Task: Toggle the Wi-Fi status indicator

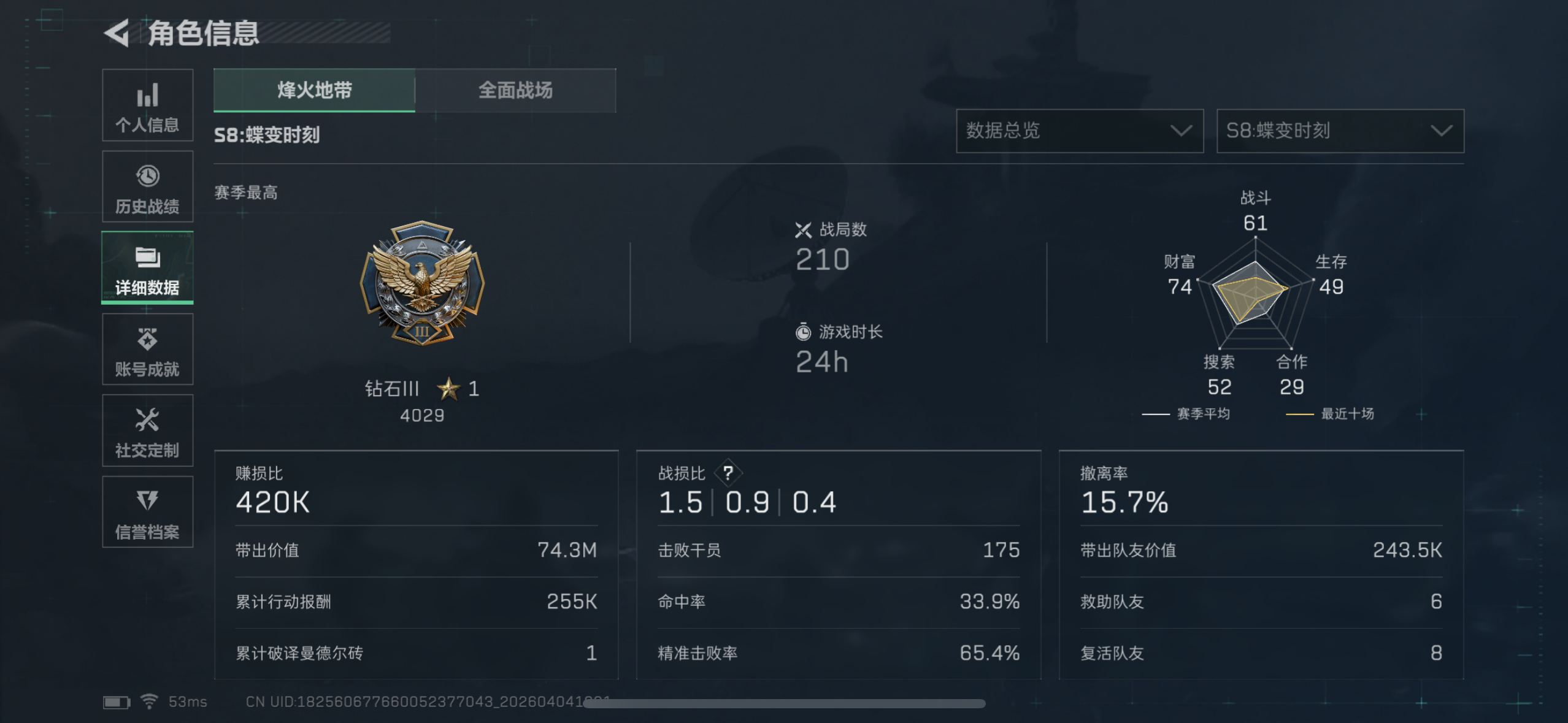Action: [x=149, y=701]
